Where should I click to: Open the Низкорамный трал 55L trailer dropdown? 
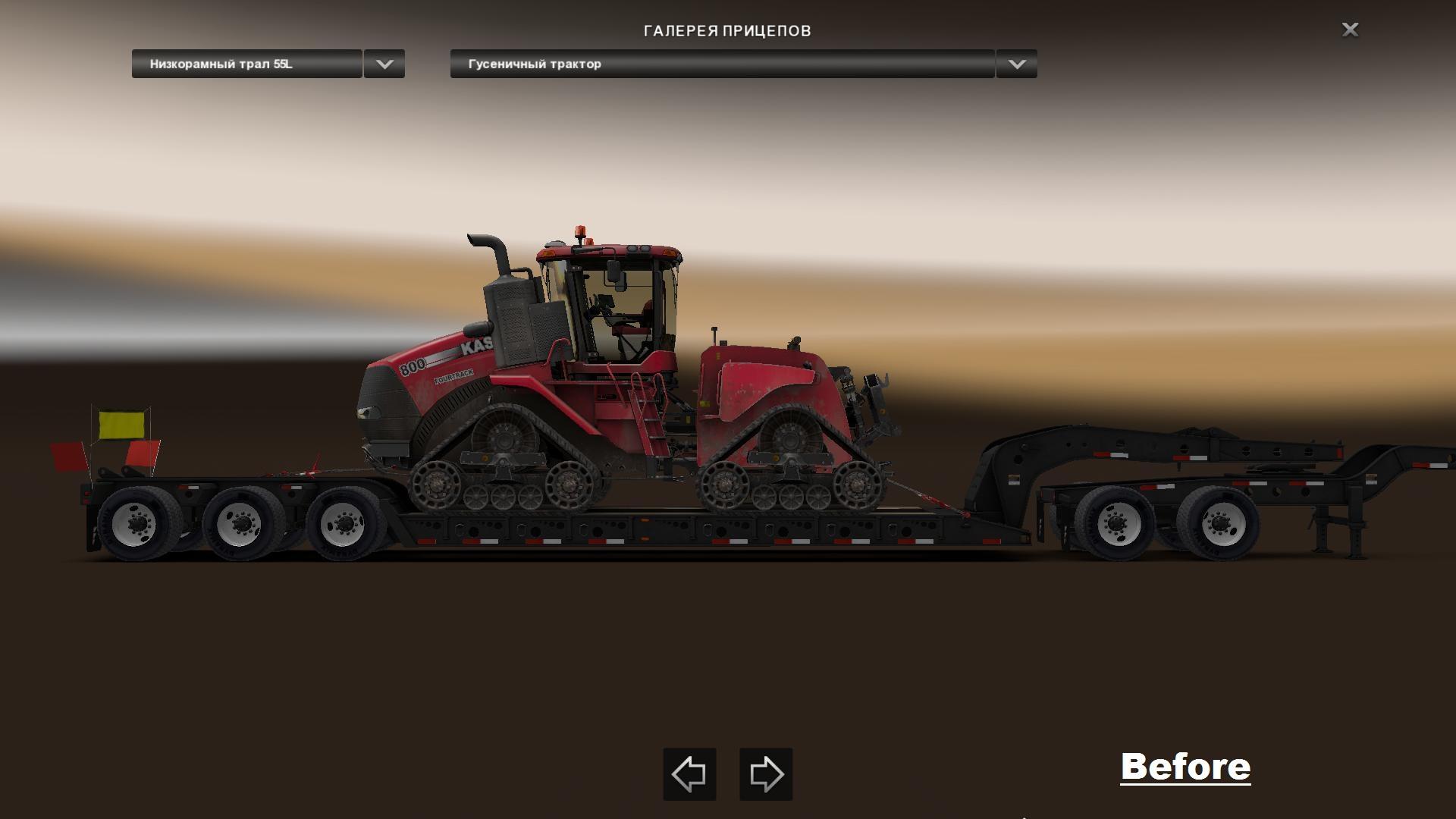coord(246,64)
